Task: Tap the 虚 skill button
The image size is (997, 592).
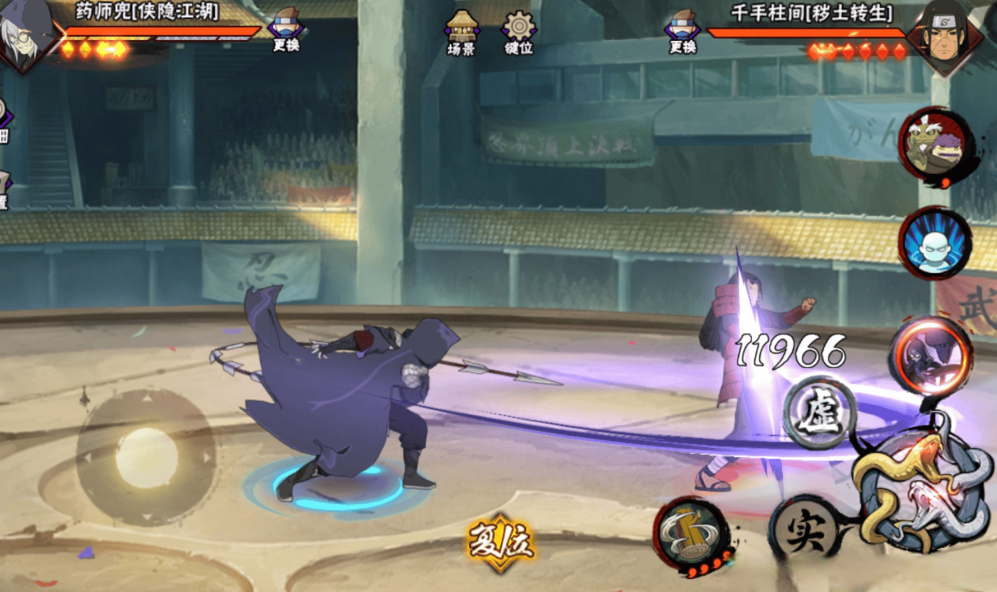Action: coord(818,411)
